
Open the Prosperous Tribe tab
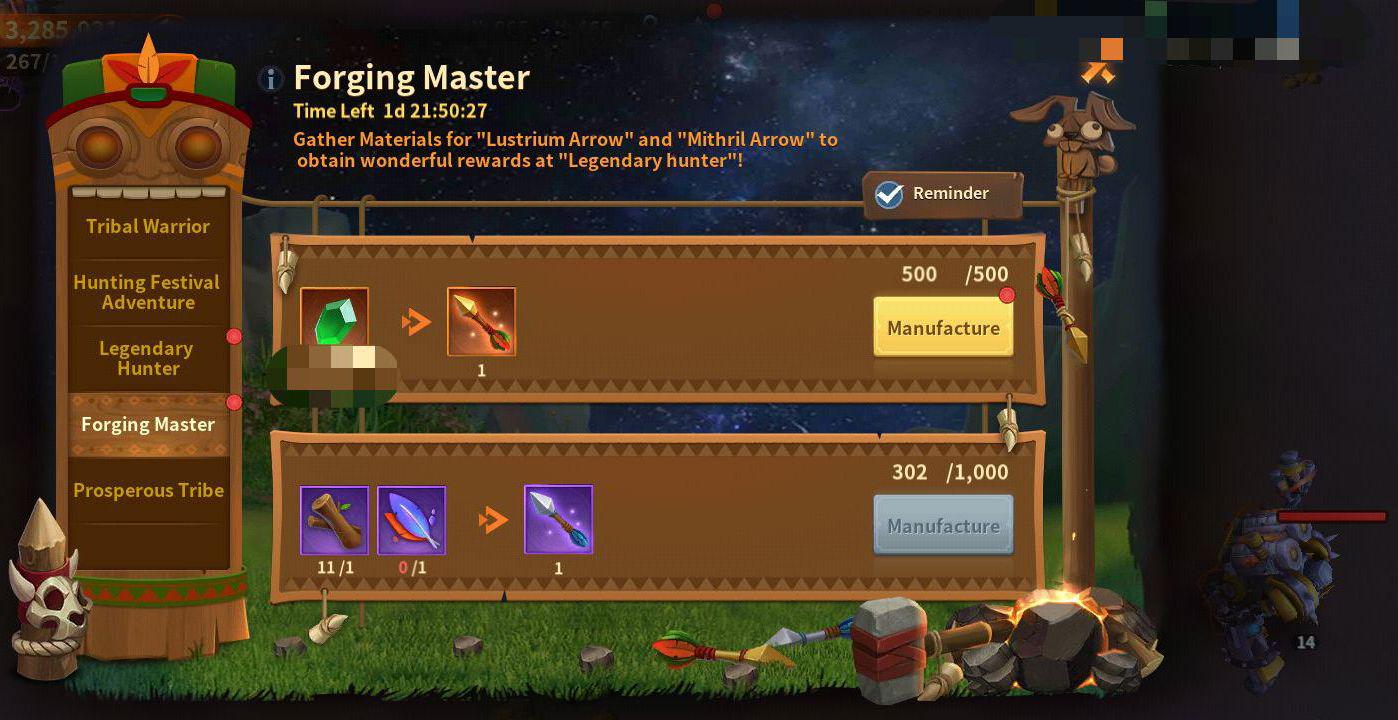pyautogui.click(x=147, y=491)
